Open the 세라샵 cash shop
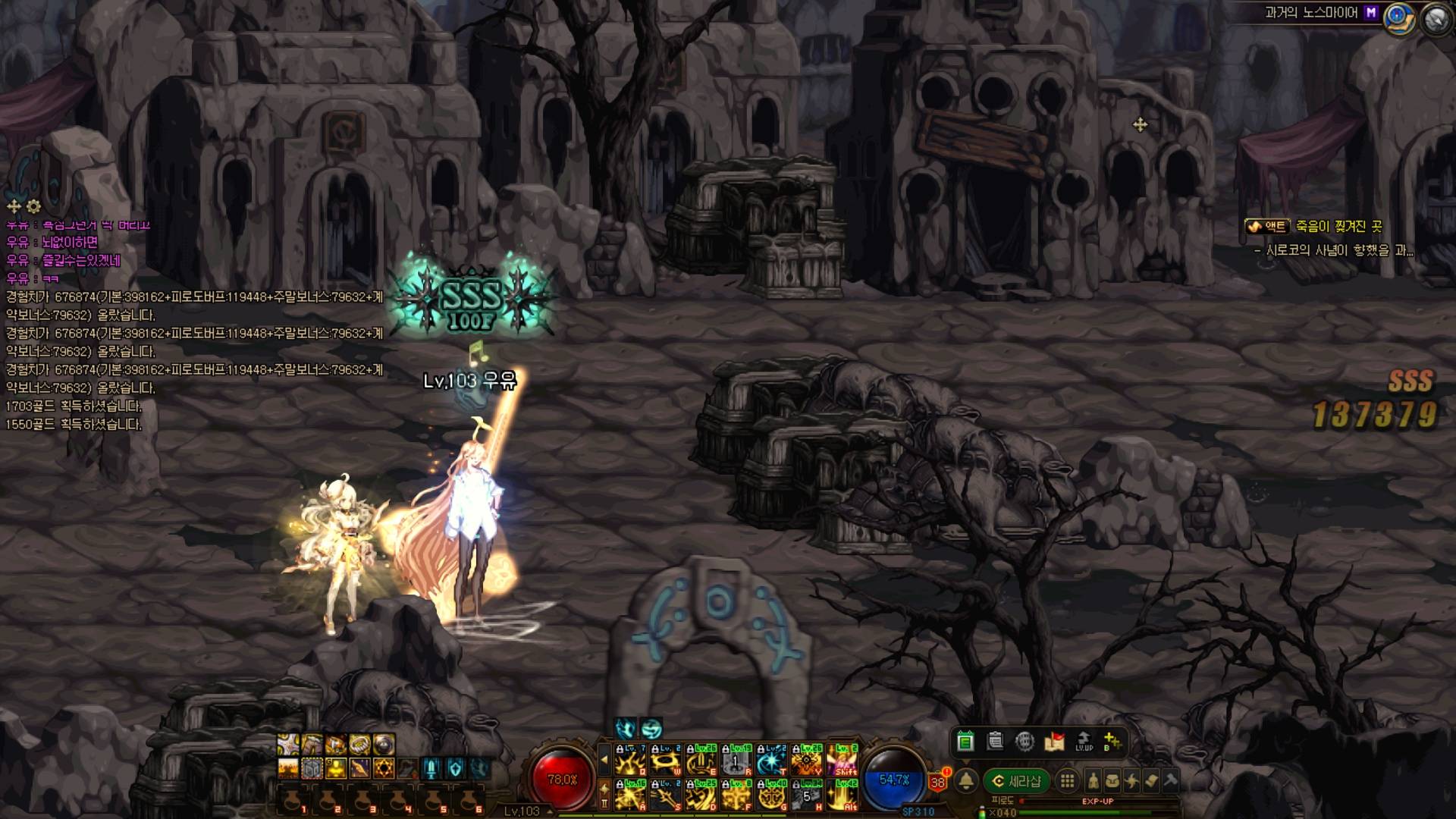1456x819 pixels. click(x=1016, y=781)
